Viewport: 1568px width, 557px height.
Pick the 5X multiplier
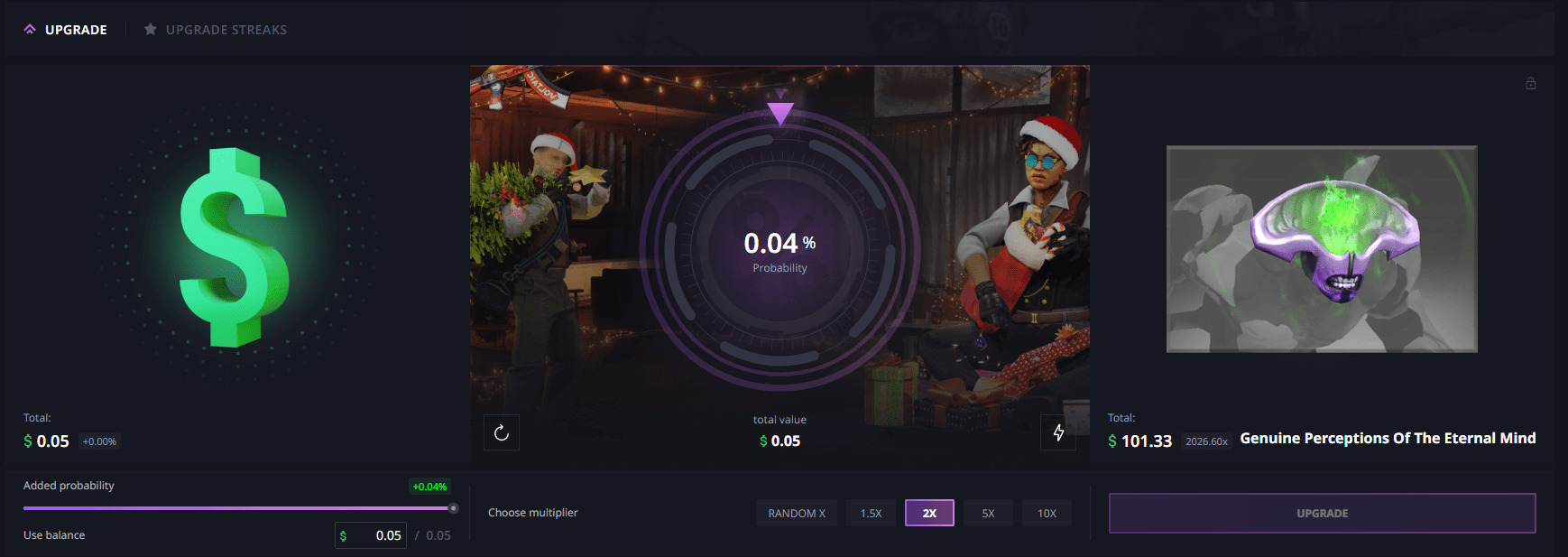(x=988, y=513)
